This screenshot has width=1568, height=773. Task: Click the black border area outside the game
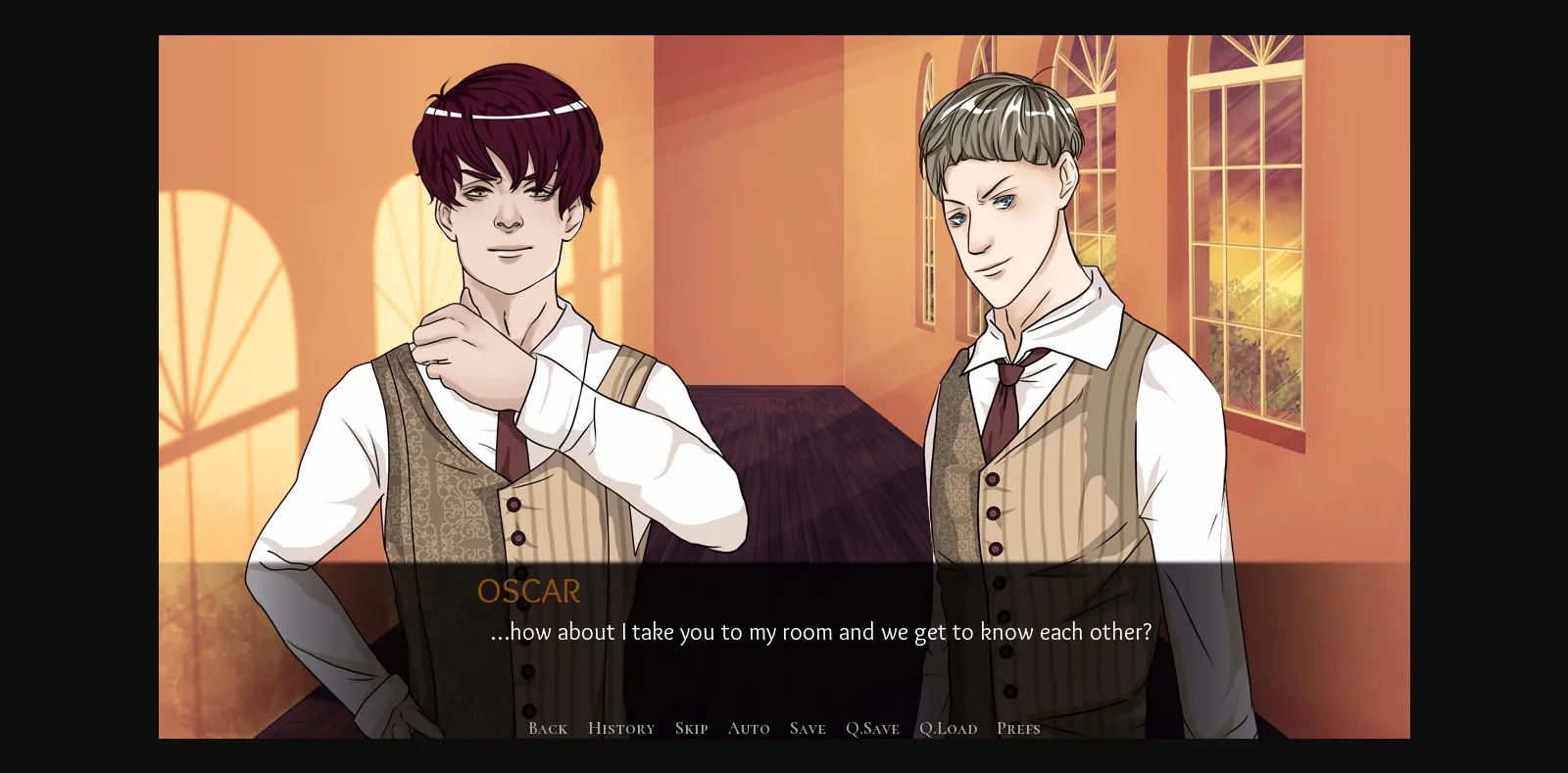pos(78,392)
